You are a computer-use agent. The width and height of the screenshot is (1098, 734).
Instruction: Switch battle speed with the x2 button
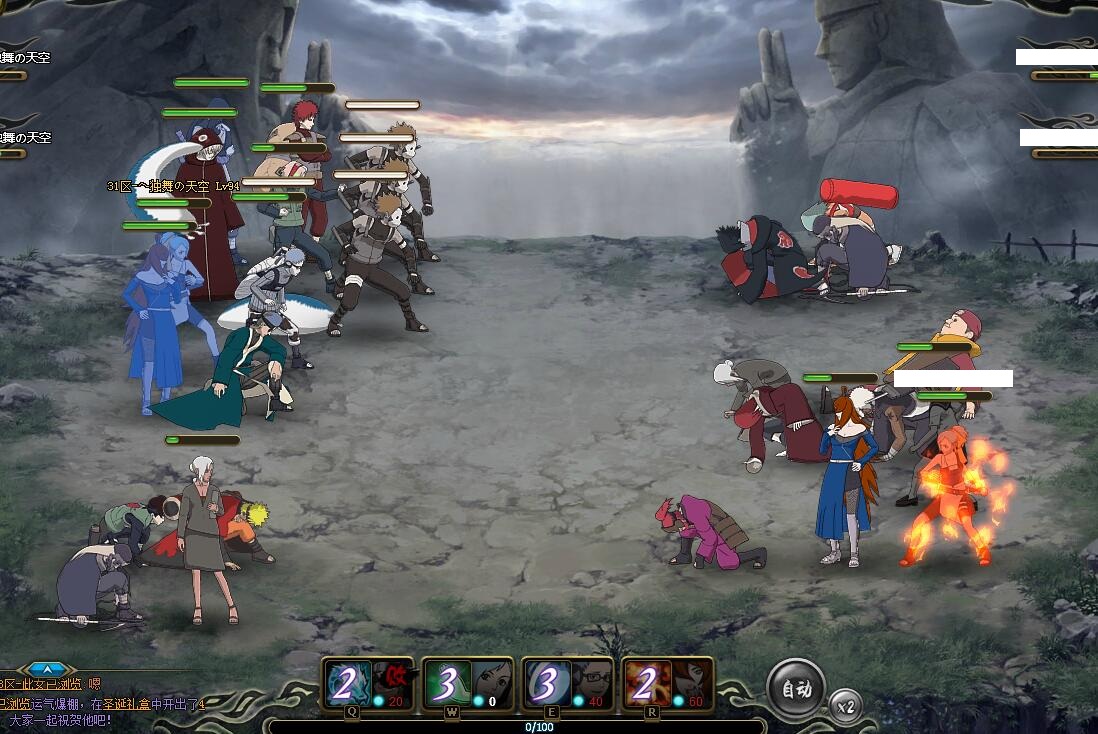point(846,706)
